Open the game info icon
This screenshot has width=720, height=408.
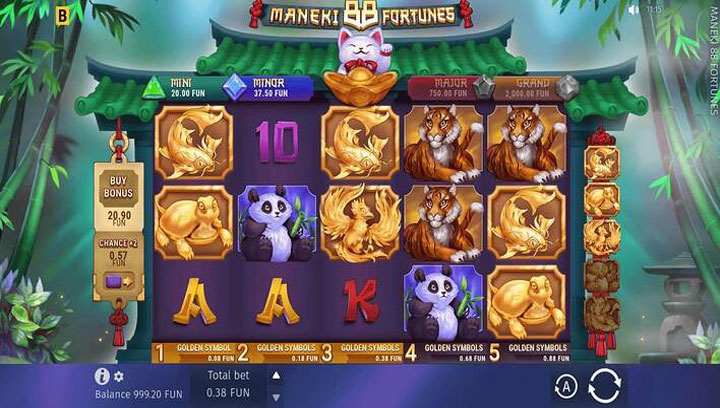[101, 376]
